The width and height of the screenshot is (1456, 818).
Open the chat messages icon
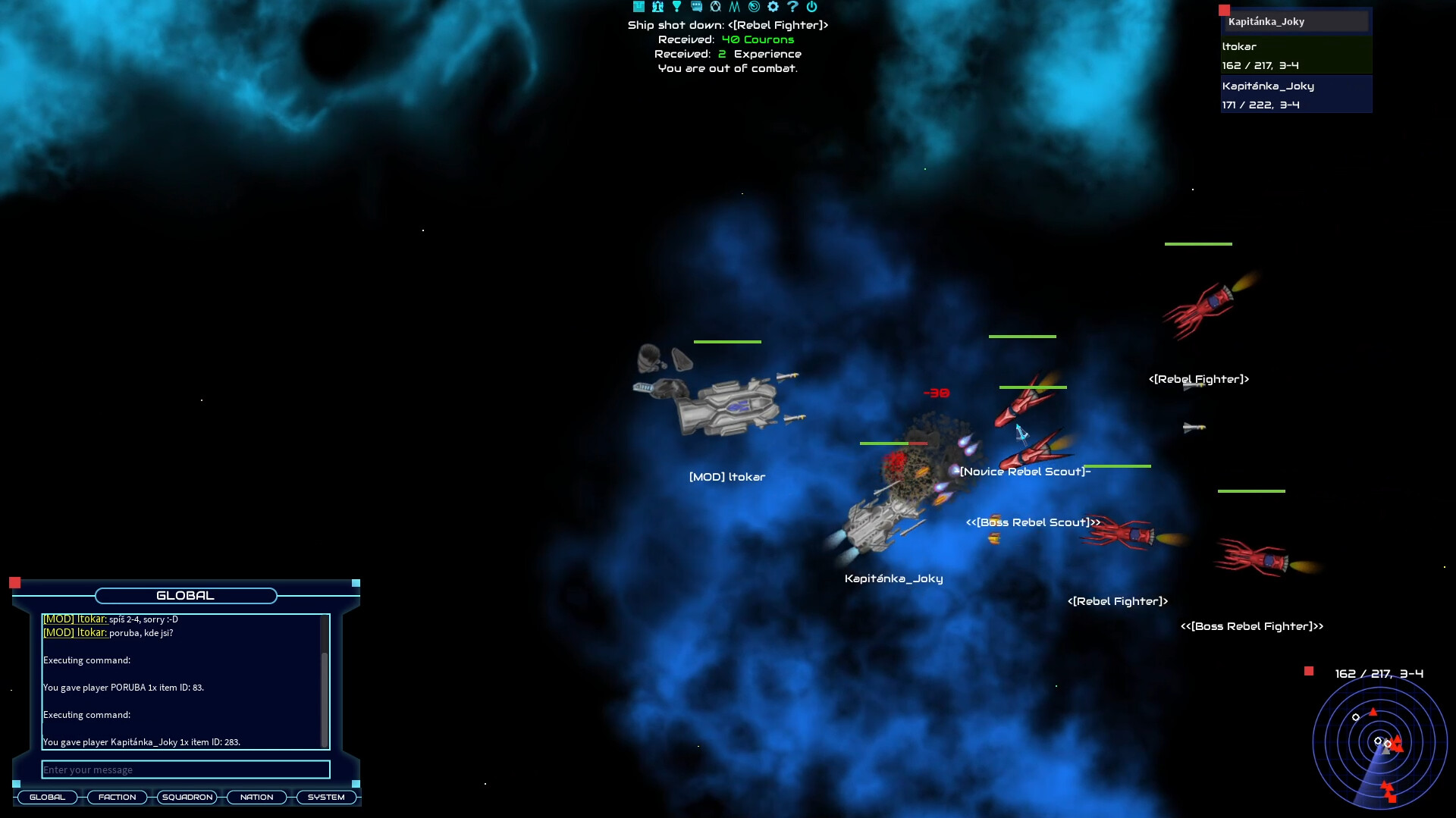pyautogui.click(x=695, y=7)
